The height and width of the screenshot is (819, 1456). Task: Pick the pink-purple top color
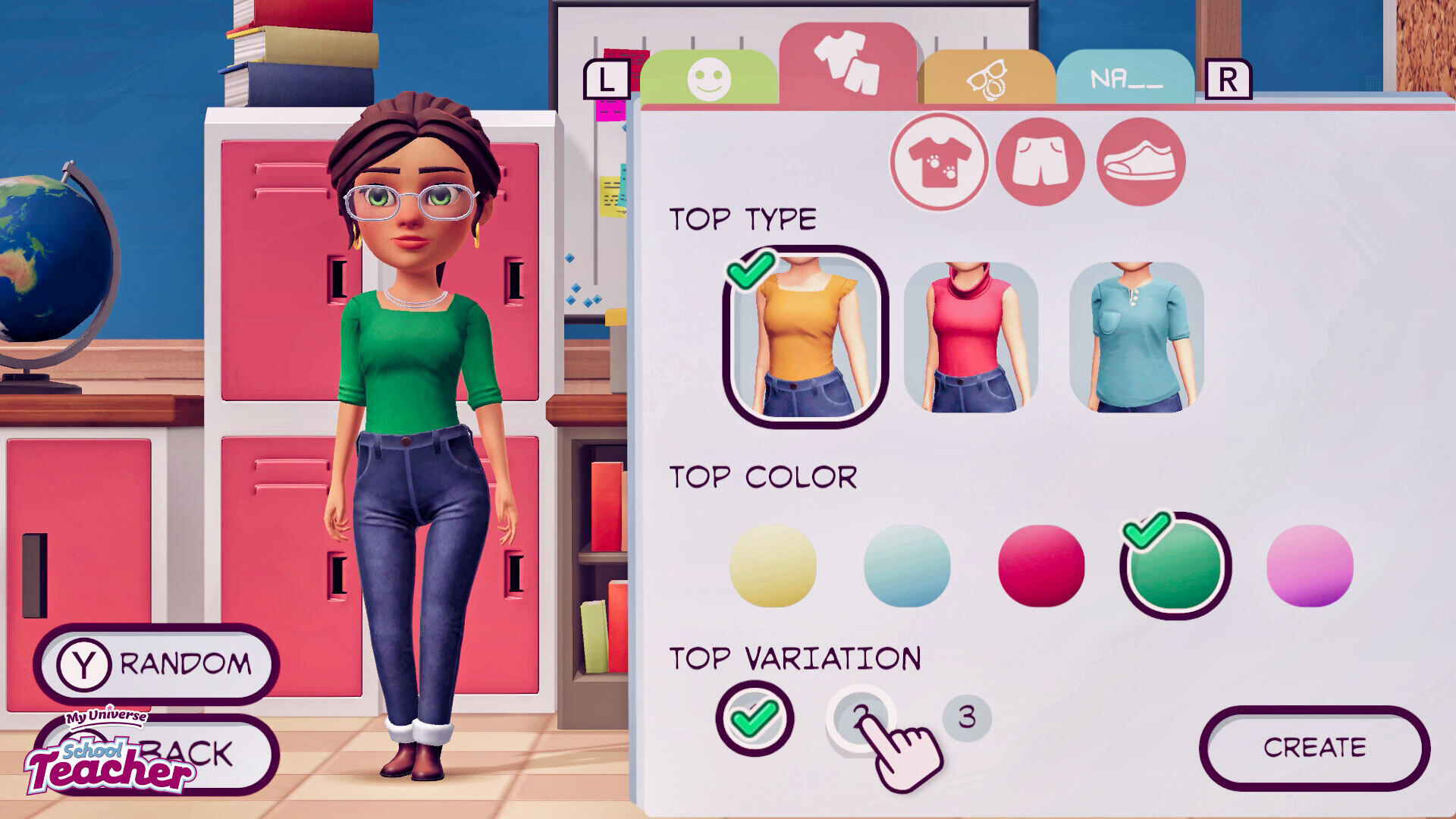(1310, 566)
